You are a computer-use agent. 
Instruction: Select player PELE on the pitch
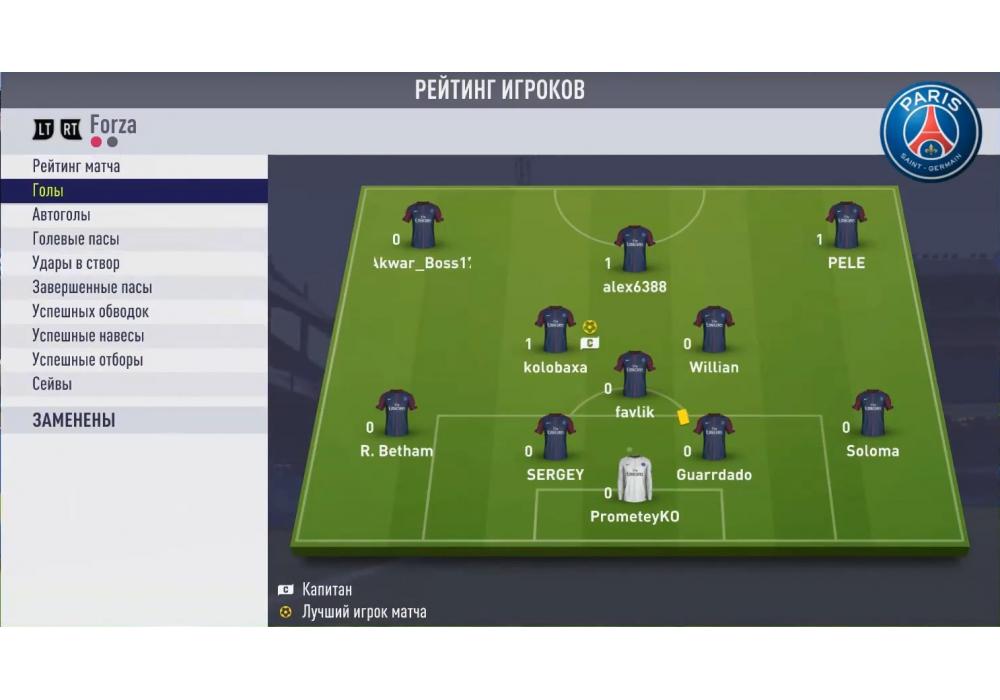[x=846, y=226]
